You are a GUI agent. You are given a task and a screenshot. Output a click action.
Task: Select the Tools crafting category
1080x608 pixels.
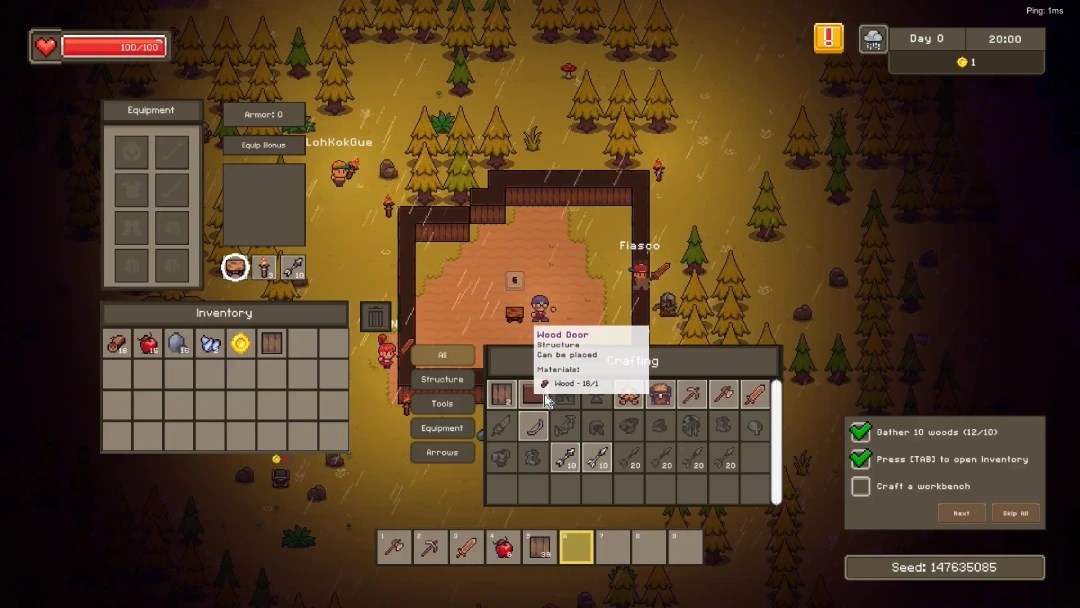(x=442, y=404)
